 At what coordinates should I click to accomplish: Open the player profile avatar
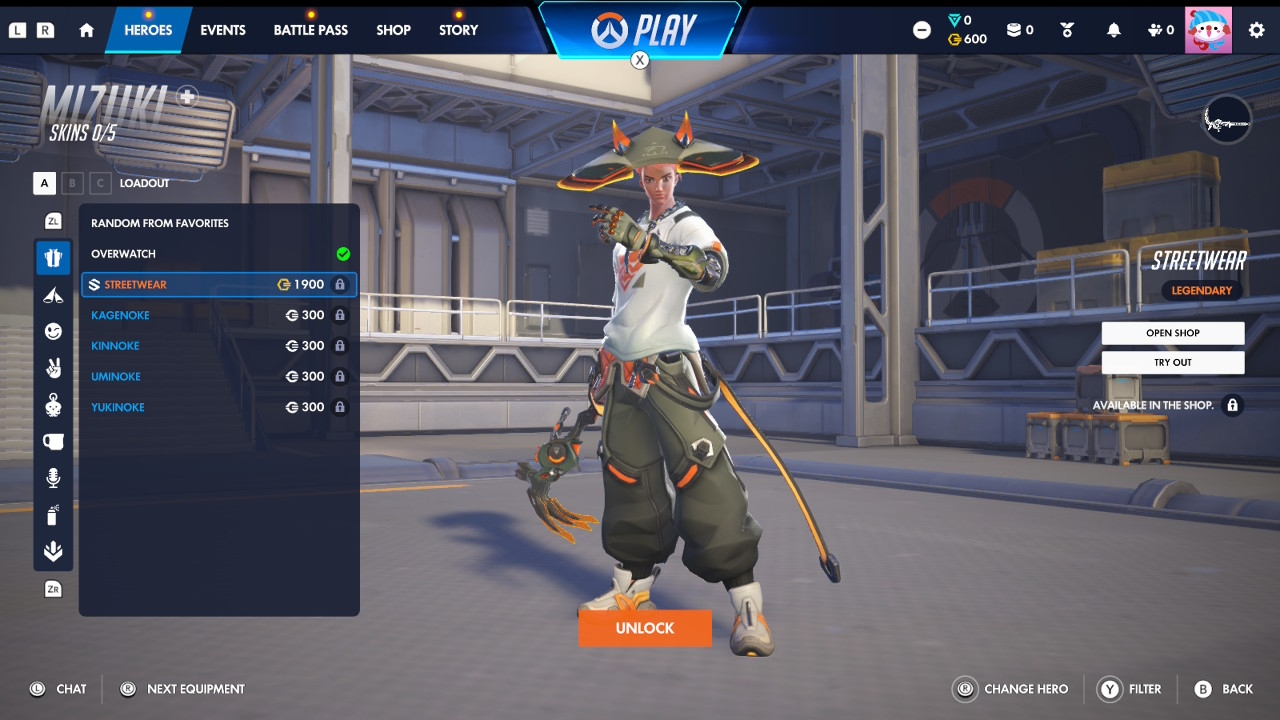[1208, 30]
